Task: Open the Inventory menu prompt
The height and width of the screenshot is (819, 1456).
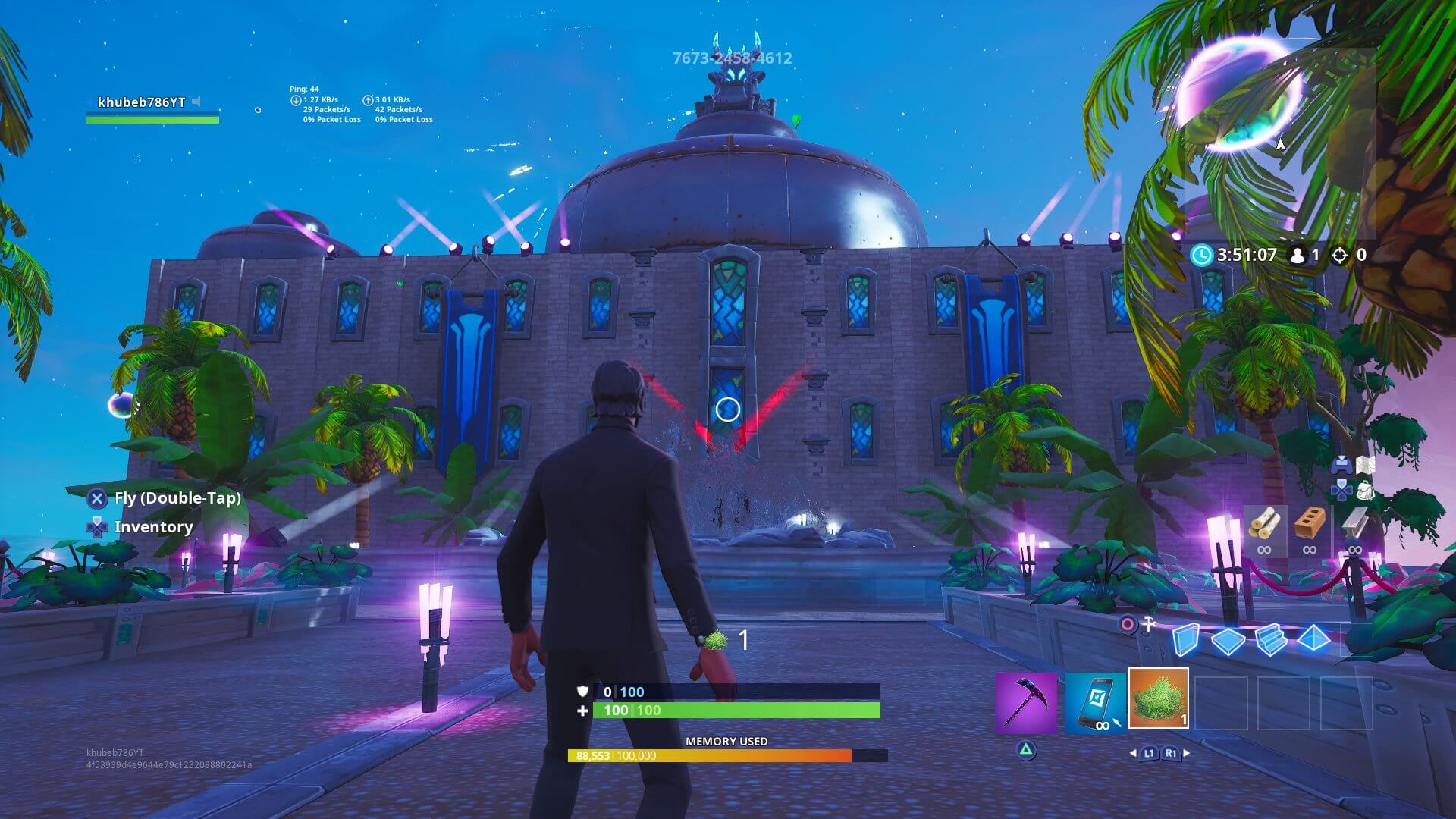Action: click(x=152, y=527)
